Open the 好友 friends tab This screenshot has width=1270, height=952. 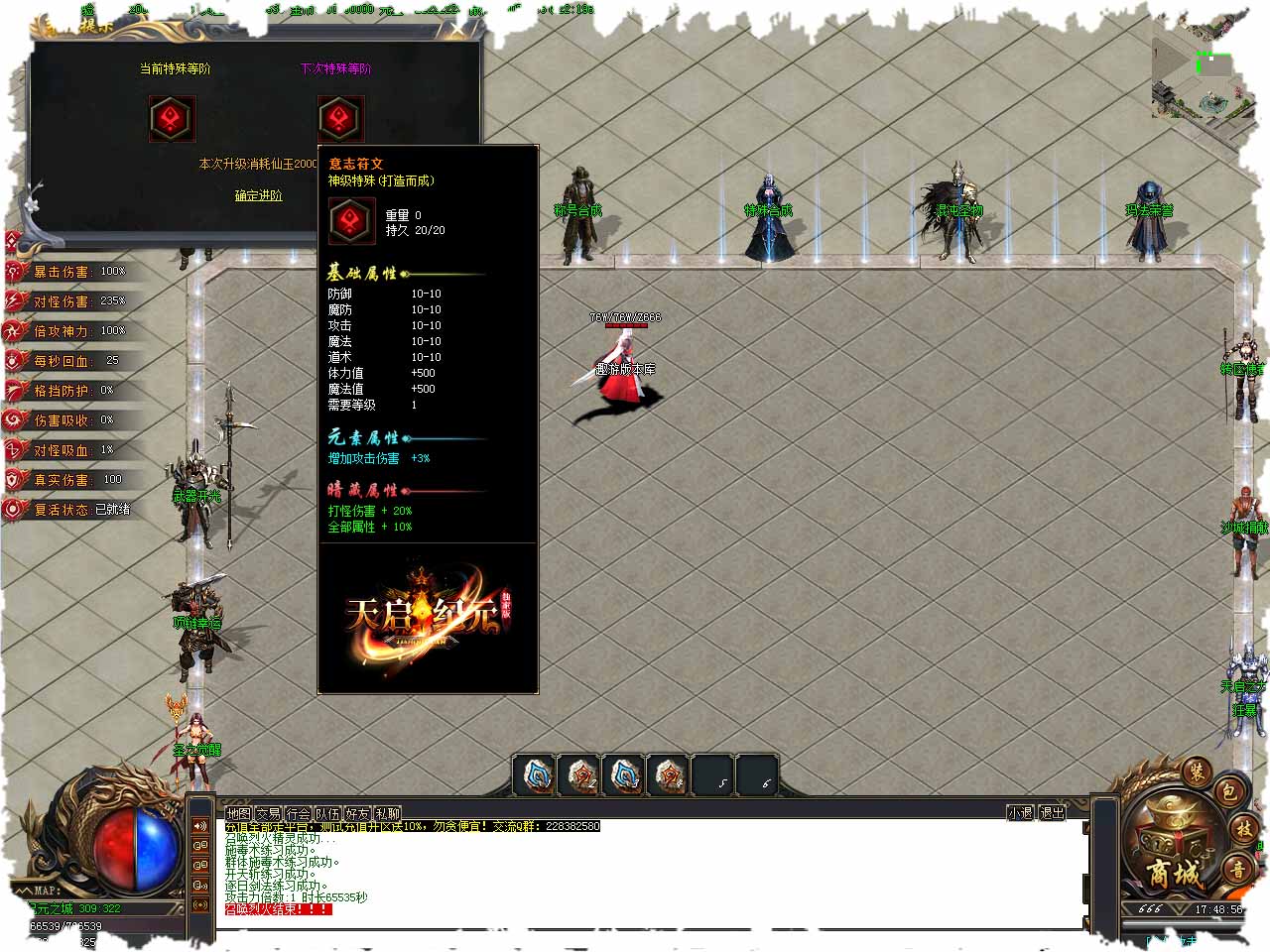(357, 813)
